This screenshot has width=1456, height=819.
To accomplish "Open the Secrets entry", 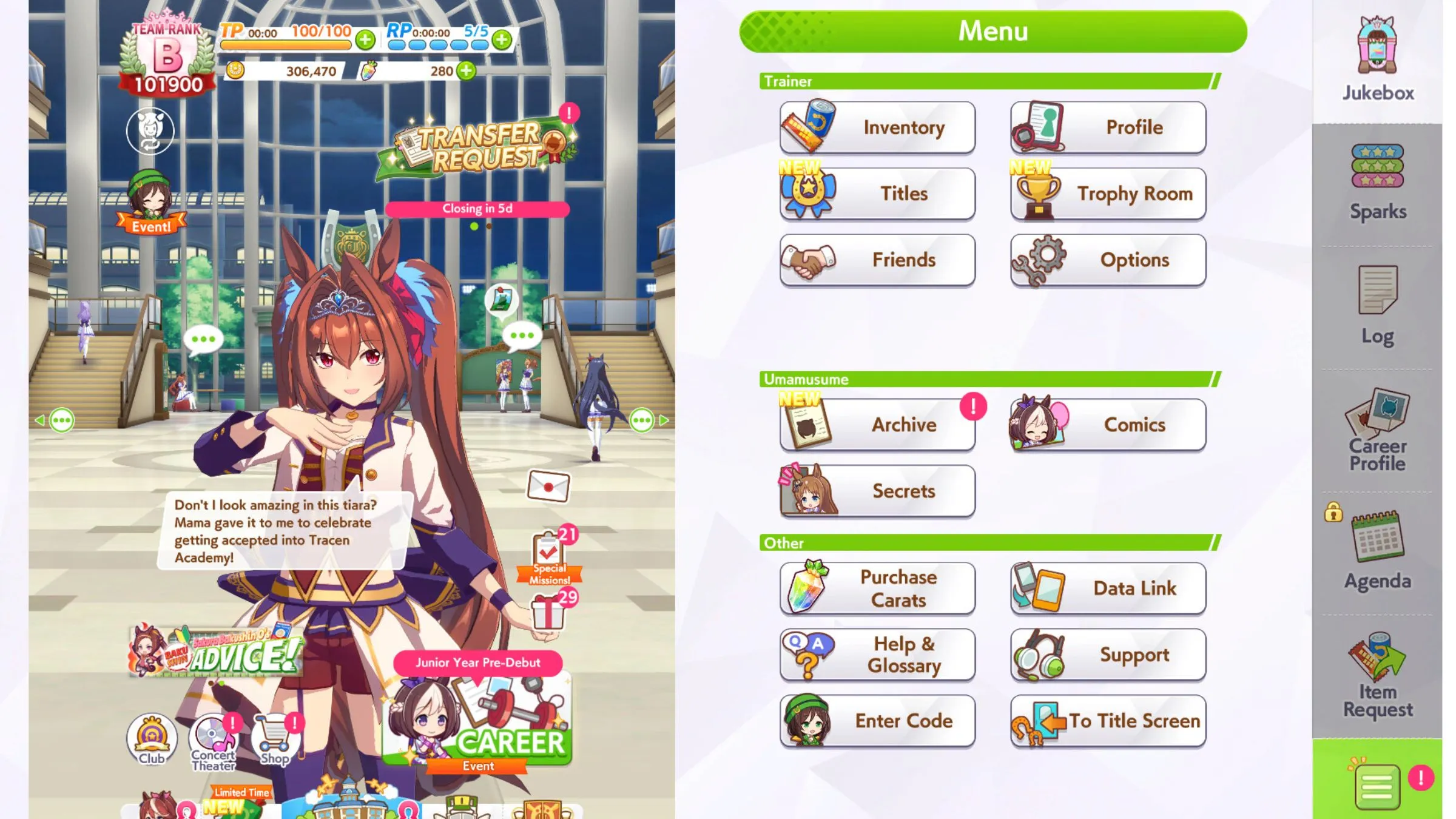I will [877, 491].
